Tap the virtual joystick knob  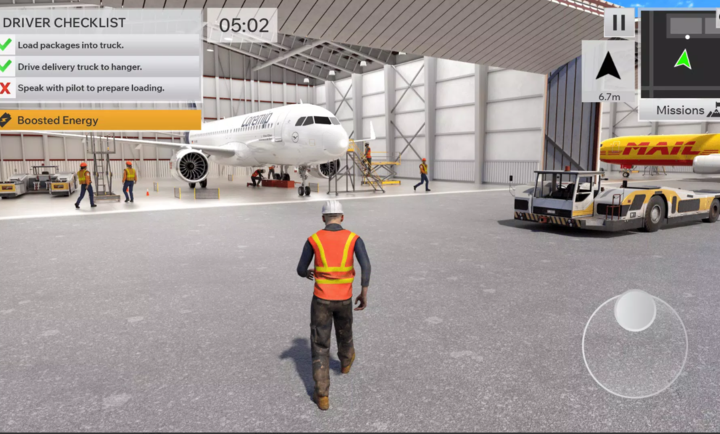[635, 310]
